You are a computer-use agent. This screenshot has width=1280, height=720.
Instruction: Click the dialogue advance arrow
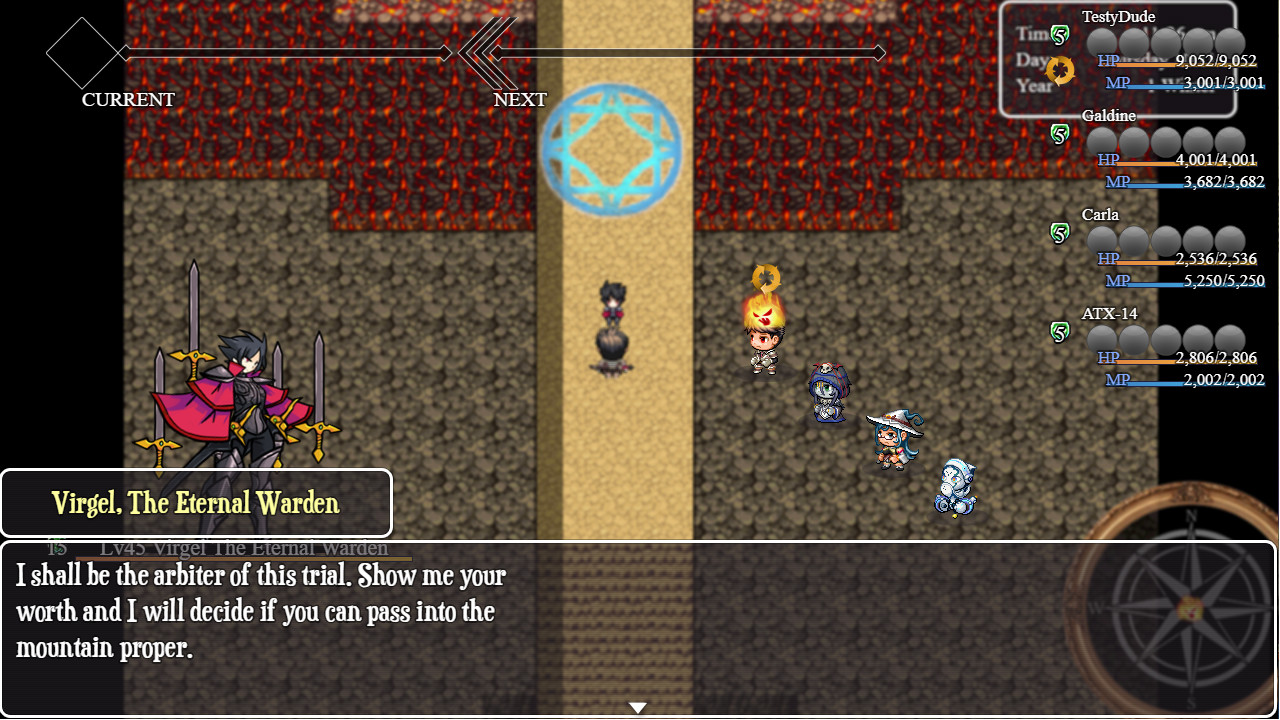tap(638, 706)
